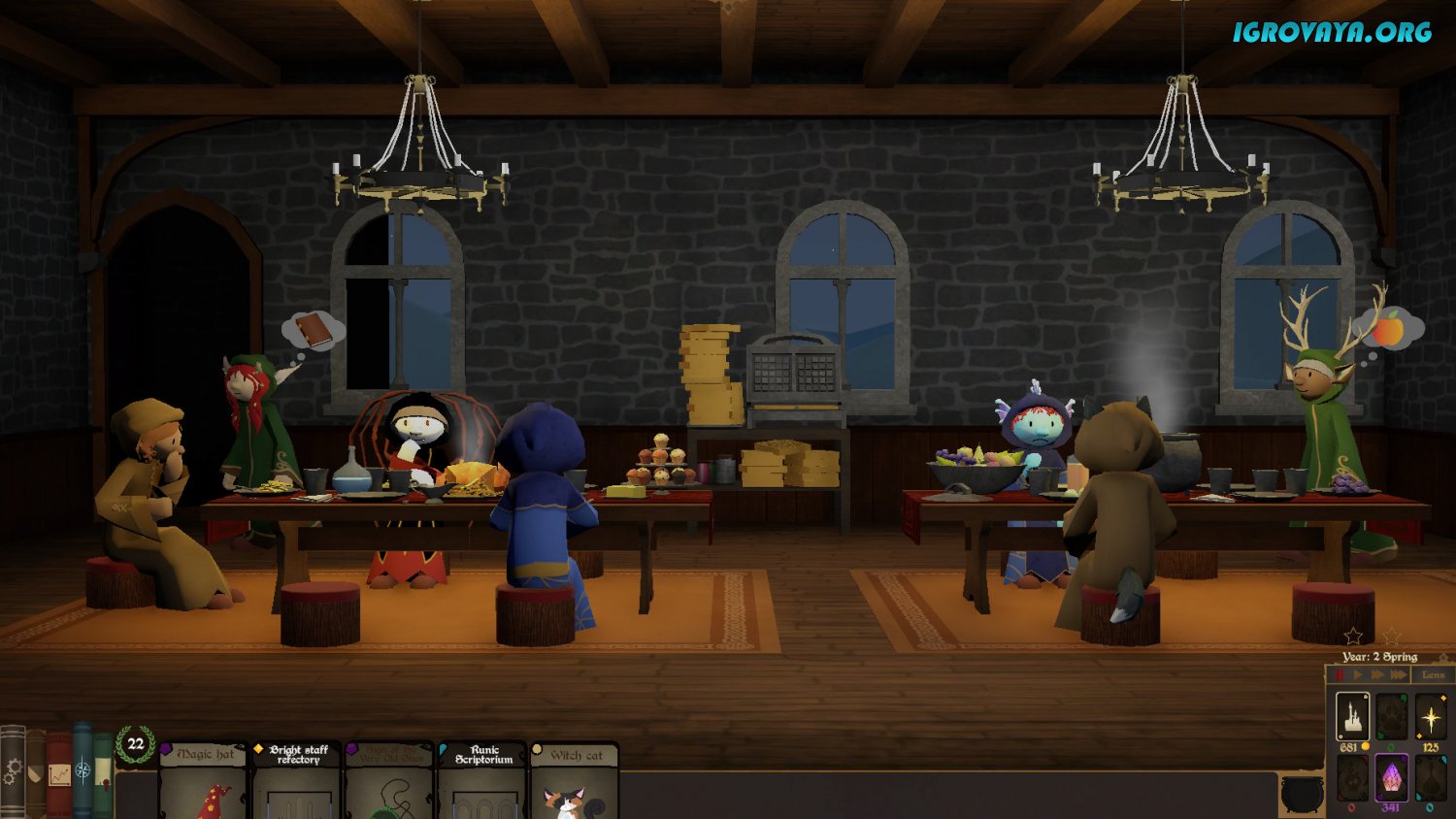The height and width of the screenshot is (819, 1456).
Task: Open the black cauldron
Action: 1302,794
